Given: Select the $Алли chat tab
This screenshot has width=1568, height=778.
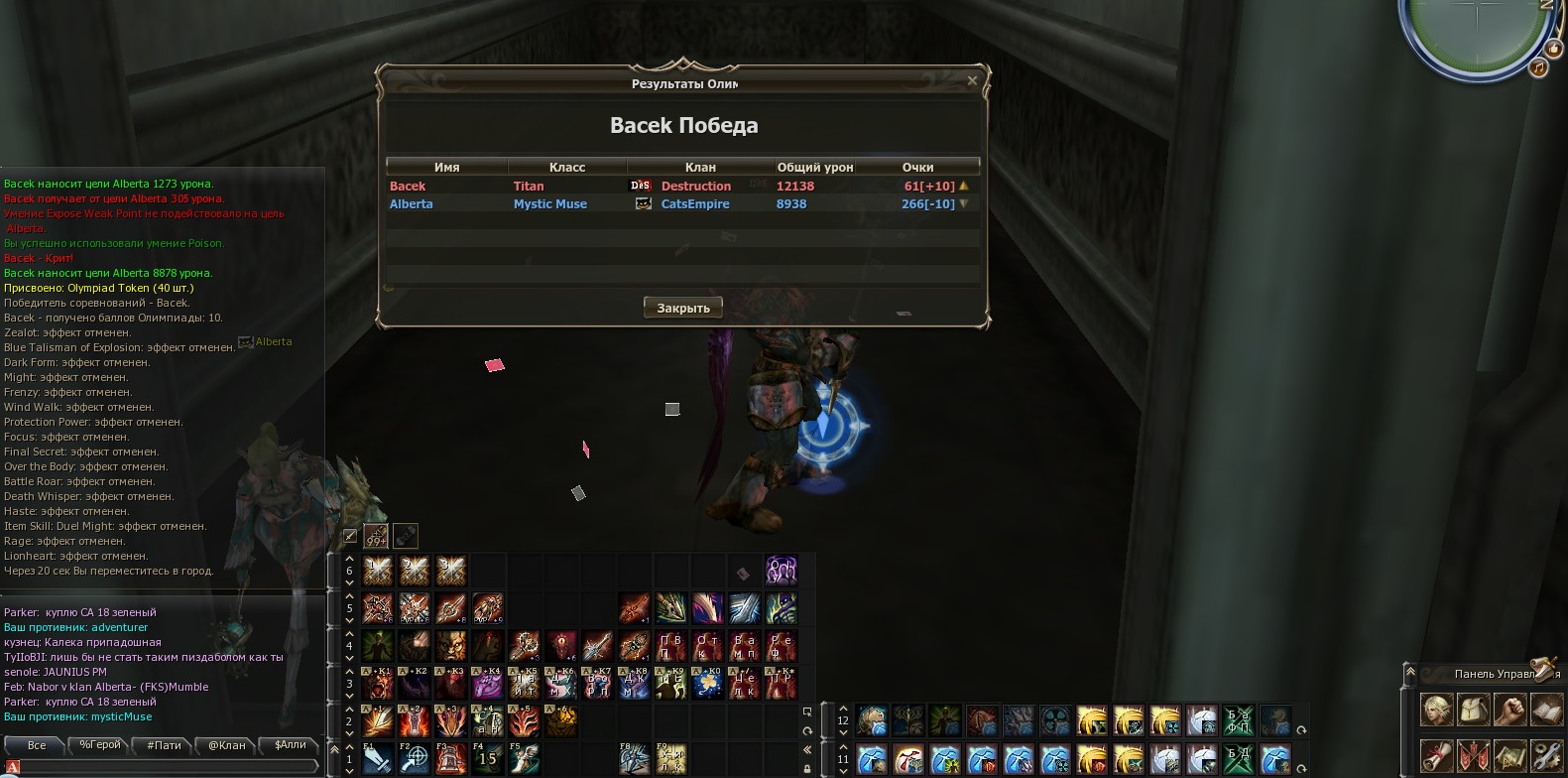Looking at the screenshot, I should (290, 744).
